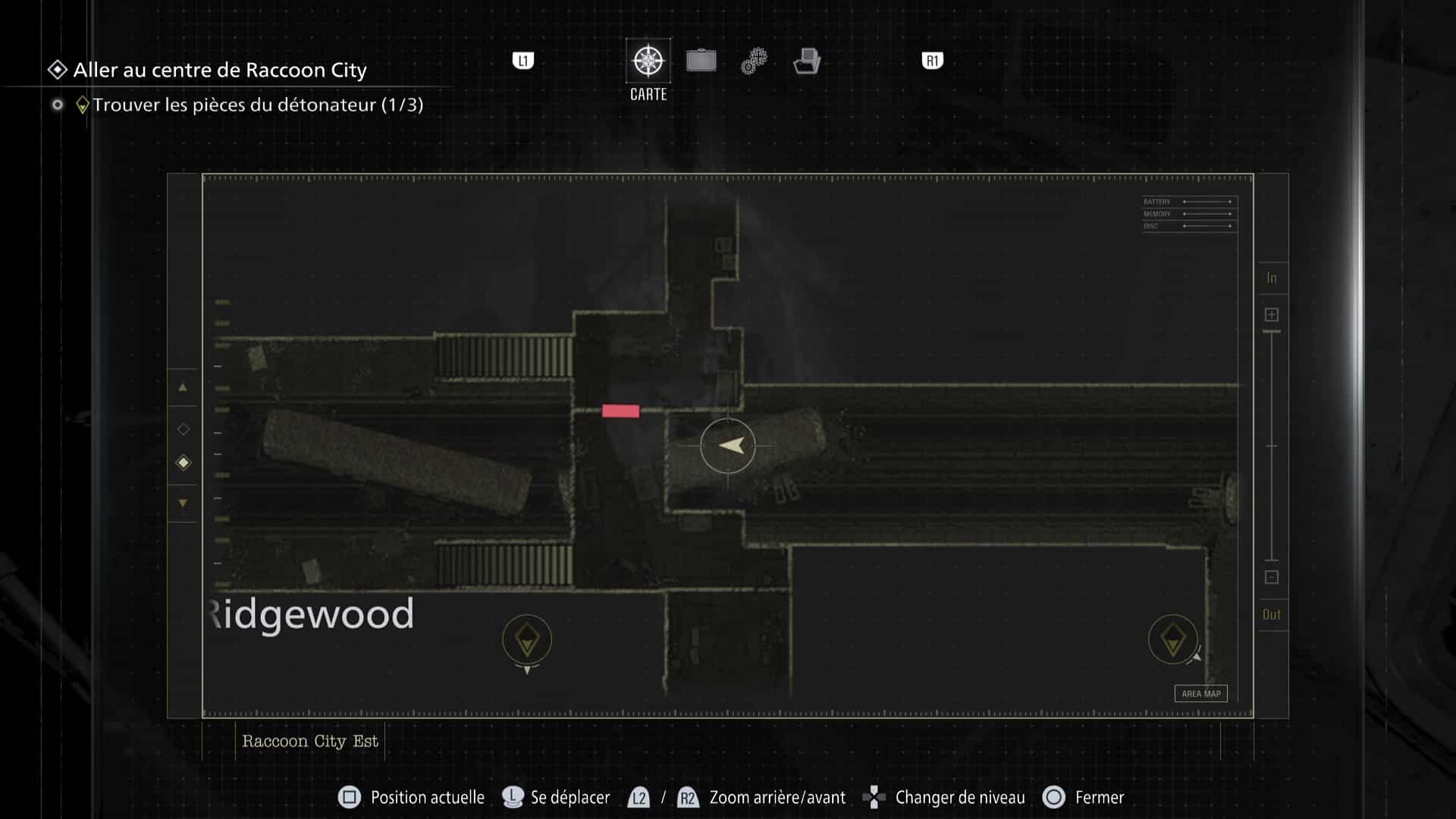Select the Aller au centre de Raccoon City objective

(219, 71)
